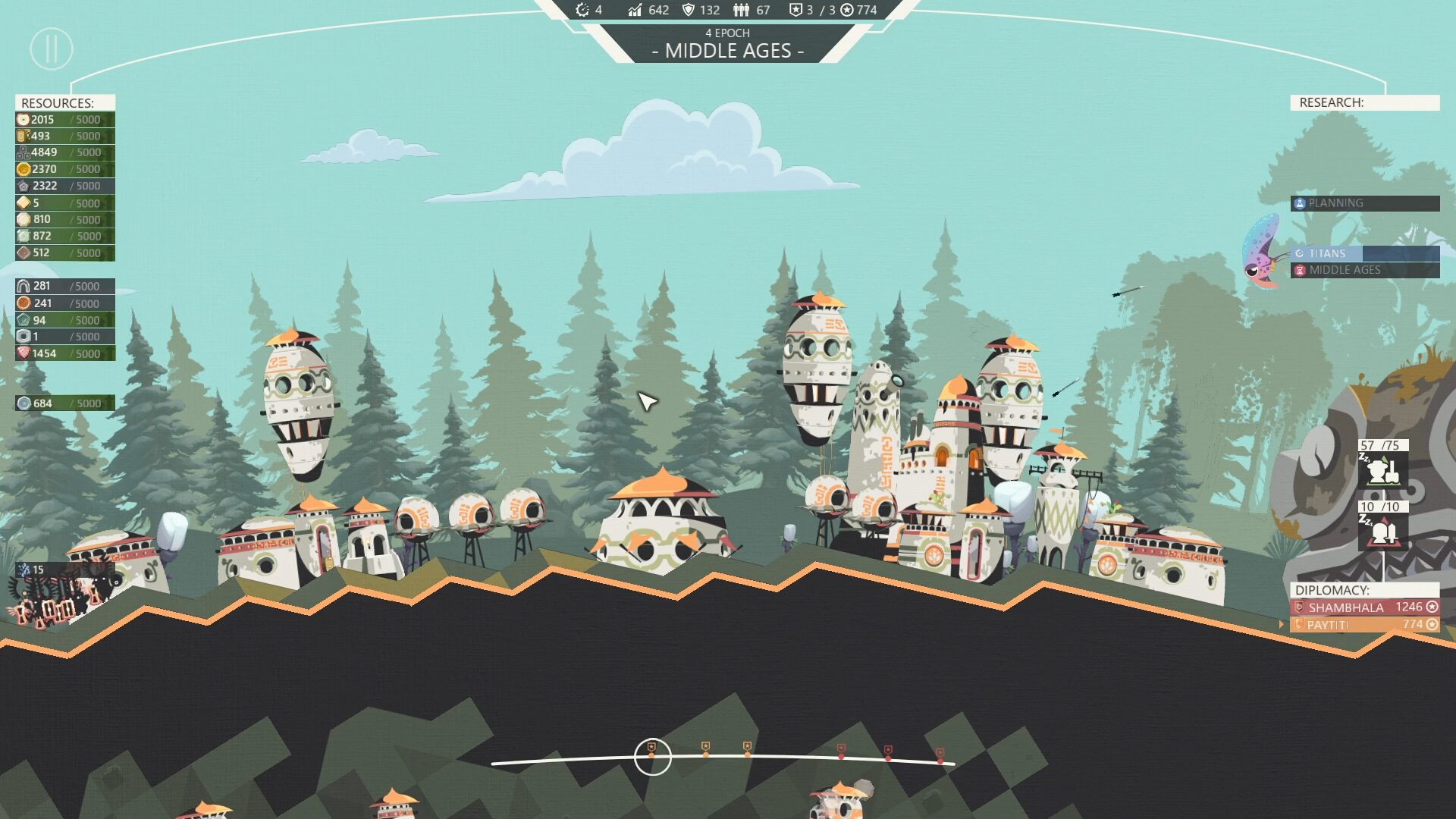Select the Paytiti diplomacy row
Viewport: 1456px width, 819px height.
1364,625
